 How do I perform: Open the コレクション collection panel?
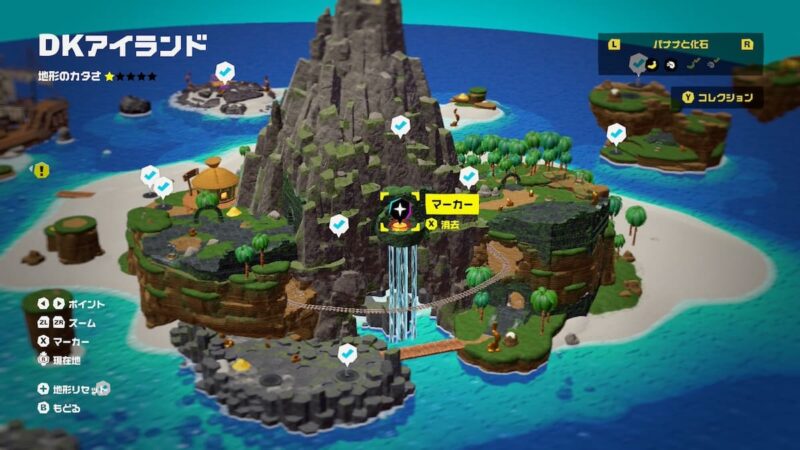pyautogui.click(x=717, y=98)
